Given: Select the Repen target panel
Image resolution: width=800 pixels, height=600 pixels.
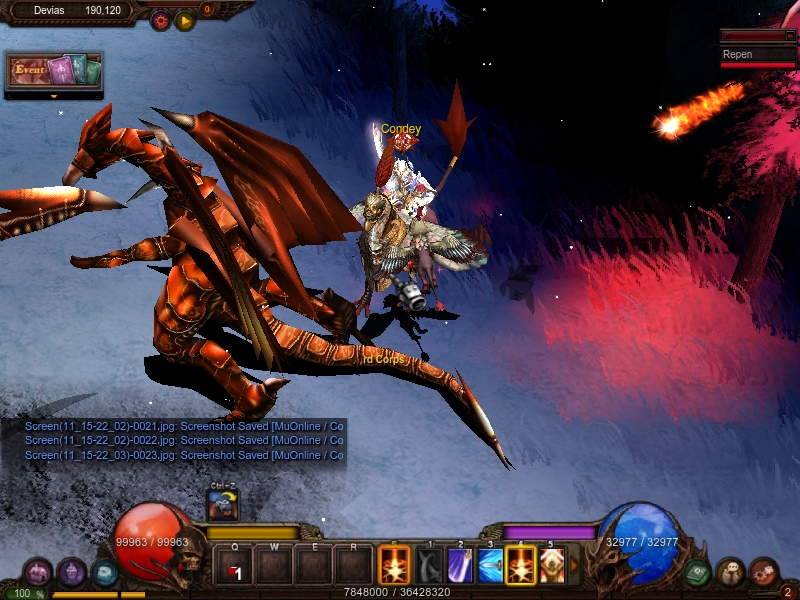Looking at the screenshot, I should tap(758, 55).
